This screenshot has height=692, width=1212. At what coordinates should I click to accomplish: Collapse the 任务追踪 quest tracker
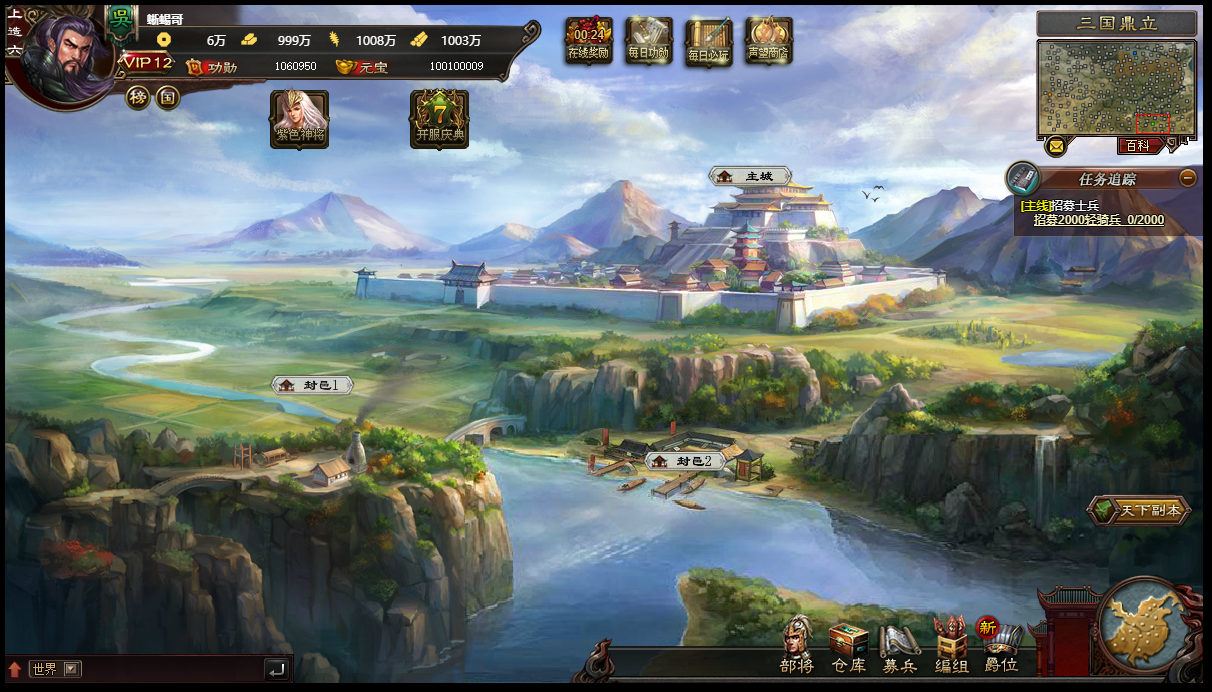click(1187, 178)
